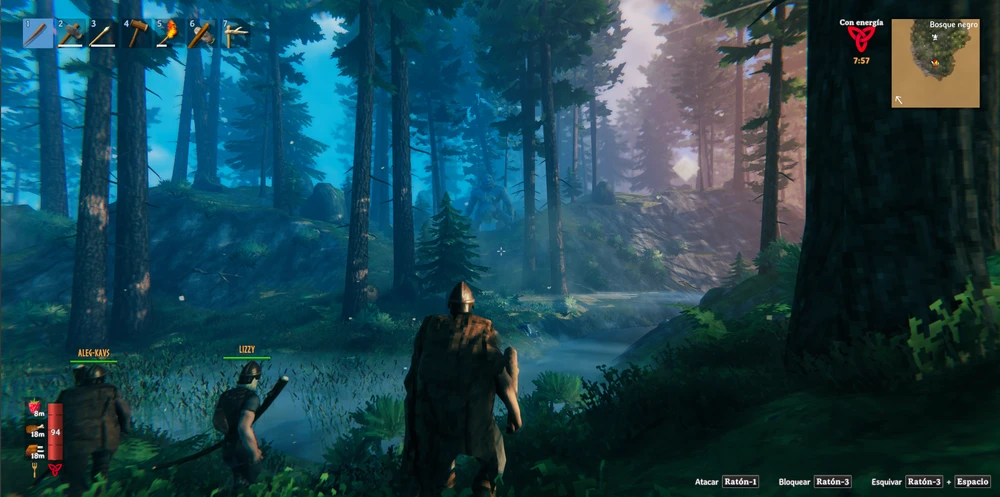This screenshot has width=1000, height=497.
Task: Click the Con energía rested status icon
Action: pyautogui.click(x=860, y=39)
